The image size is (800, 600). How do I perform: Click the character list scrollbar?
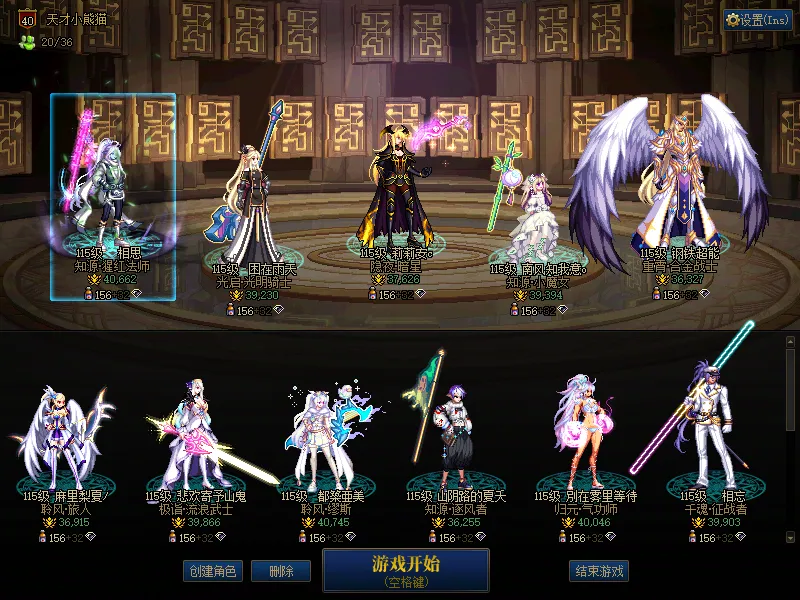pos(791,440)
